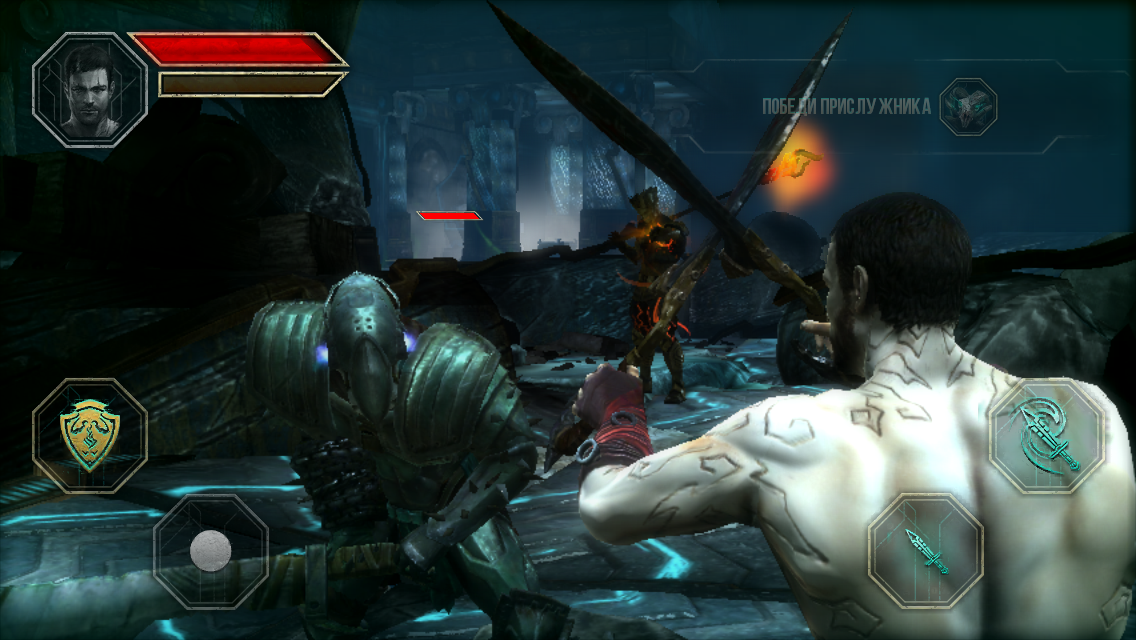This screenshot has width=1136, height=640.
Task: Use the light sword attack button
Action: pos(926,551)
